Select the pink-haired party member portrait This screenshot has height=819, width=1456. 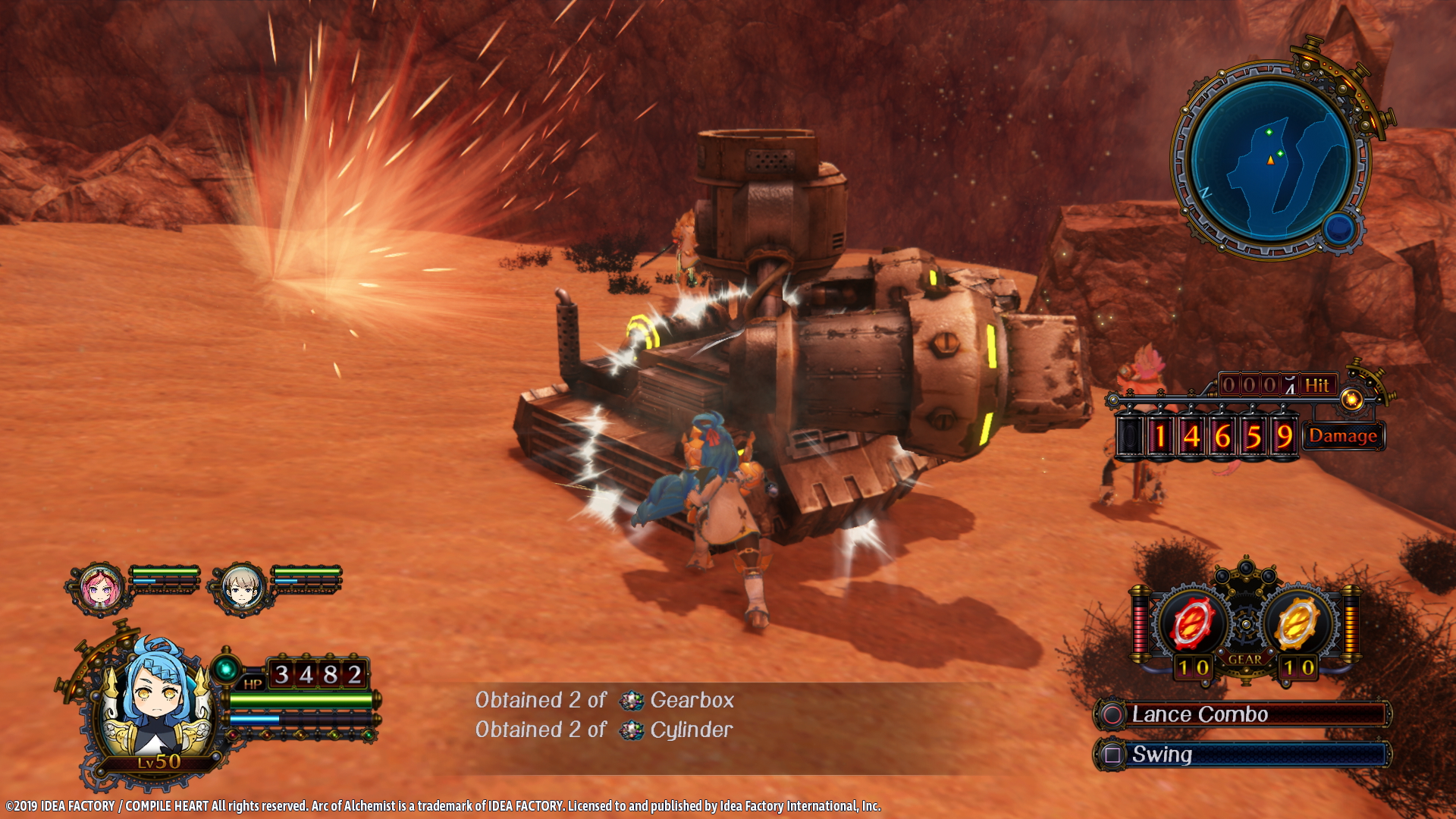coord(99,587)
